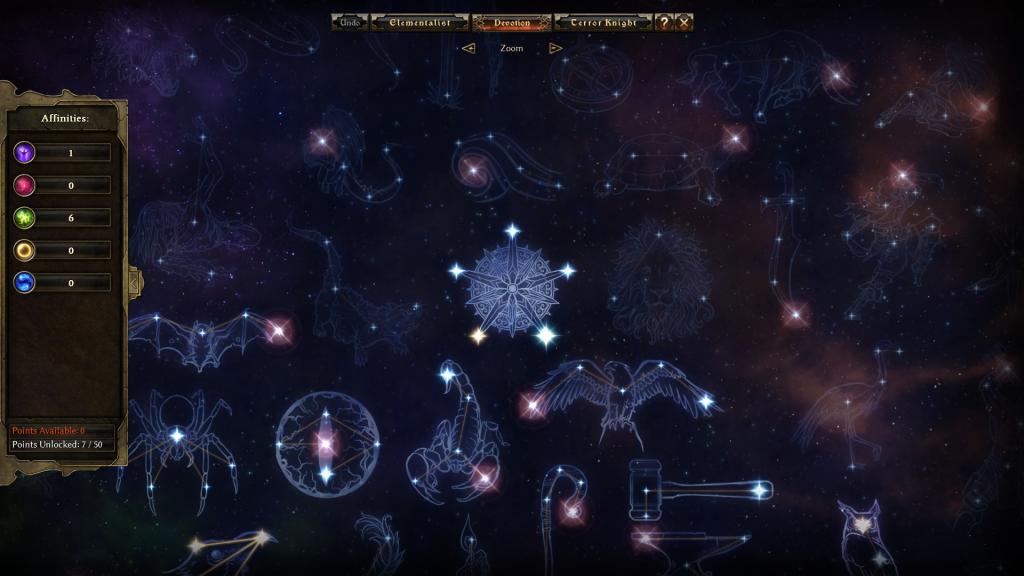1024x576 pixels.
Task: Select the bat constellation
Action: [207, 336]
